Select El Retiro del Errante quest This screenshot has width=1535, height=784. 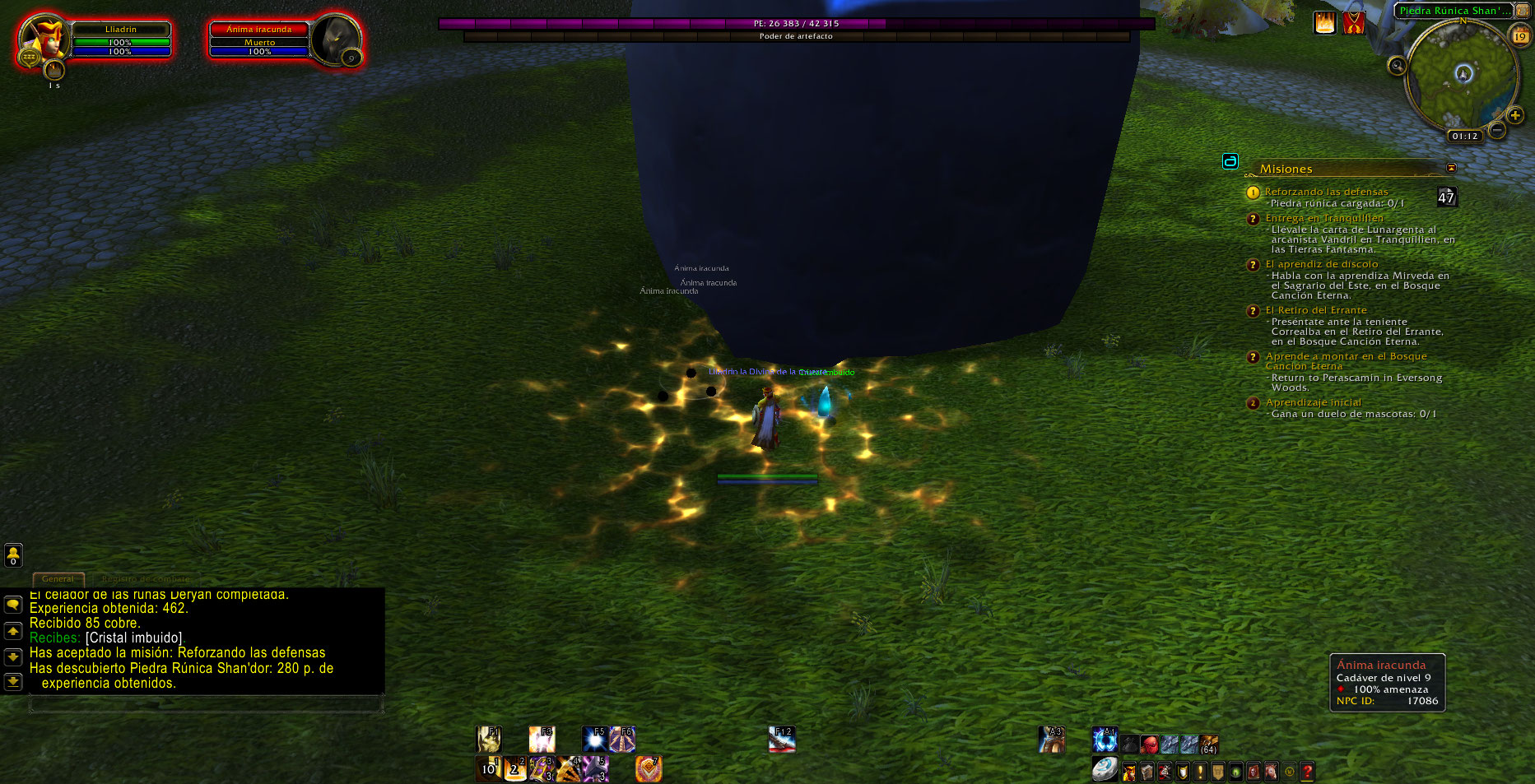(1315, 310)
